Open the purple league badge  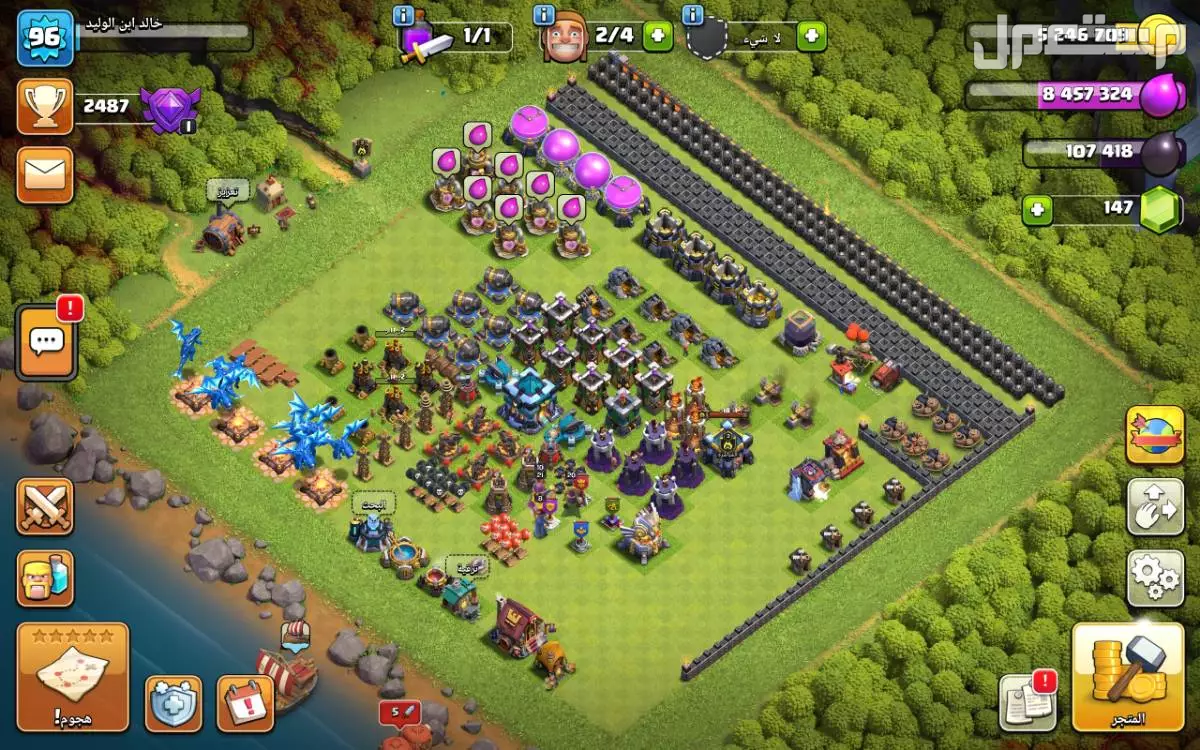point(169,108)
